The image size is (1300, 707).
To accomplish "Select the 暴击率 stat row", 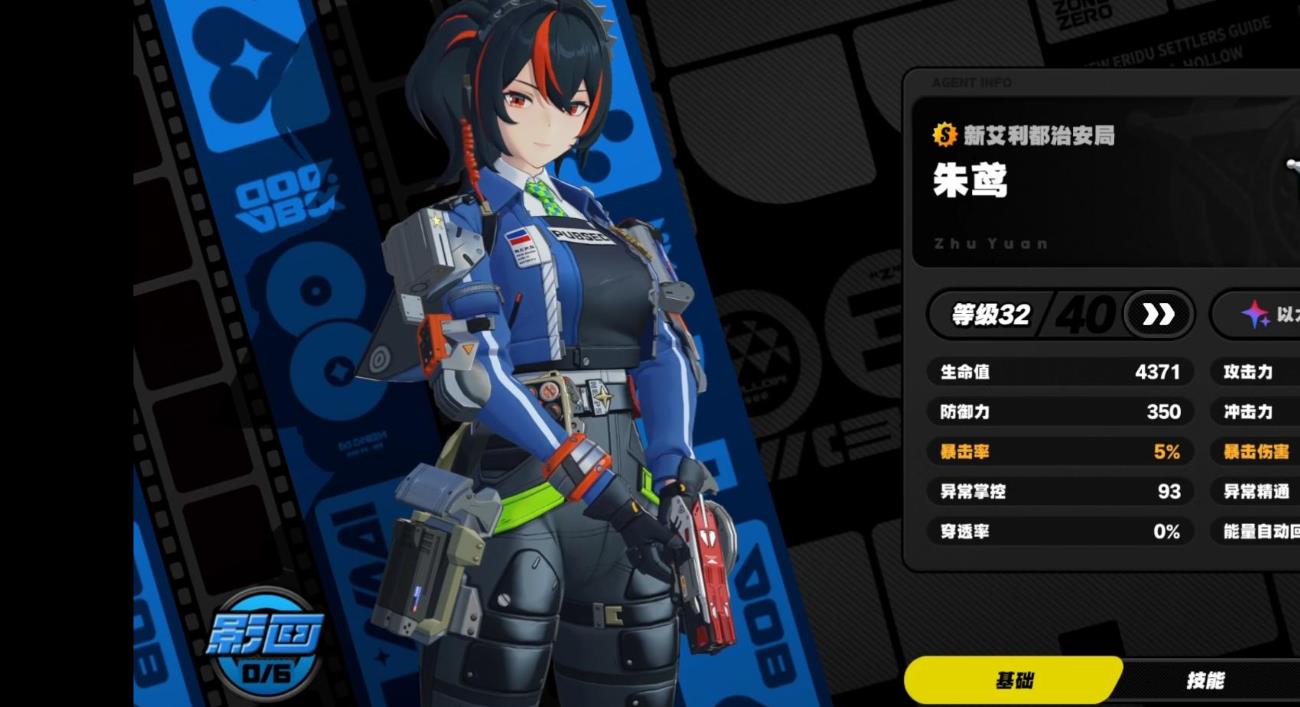I will (x=1060, y=452).
